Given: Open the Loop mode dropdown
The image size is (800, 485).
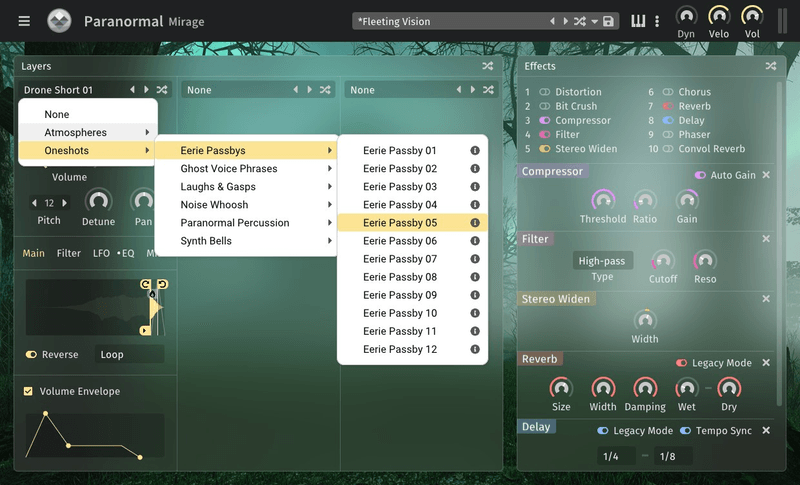Looking at the screenshot, I should click(x=130, y=355).
